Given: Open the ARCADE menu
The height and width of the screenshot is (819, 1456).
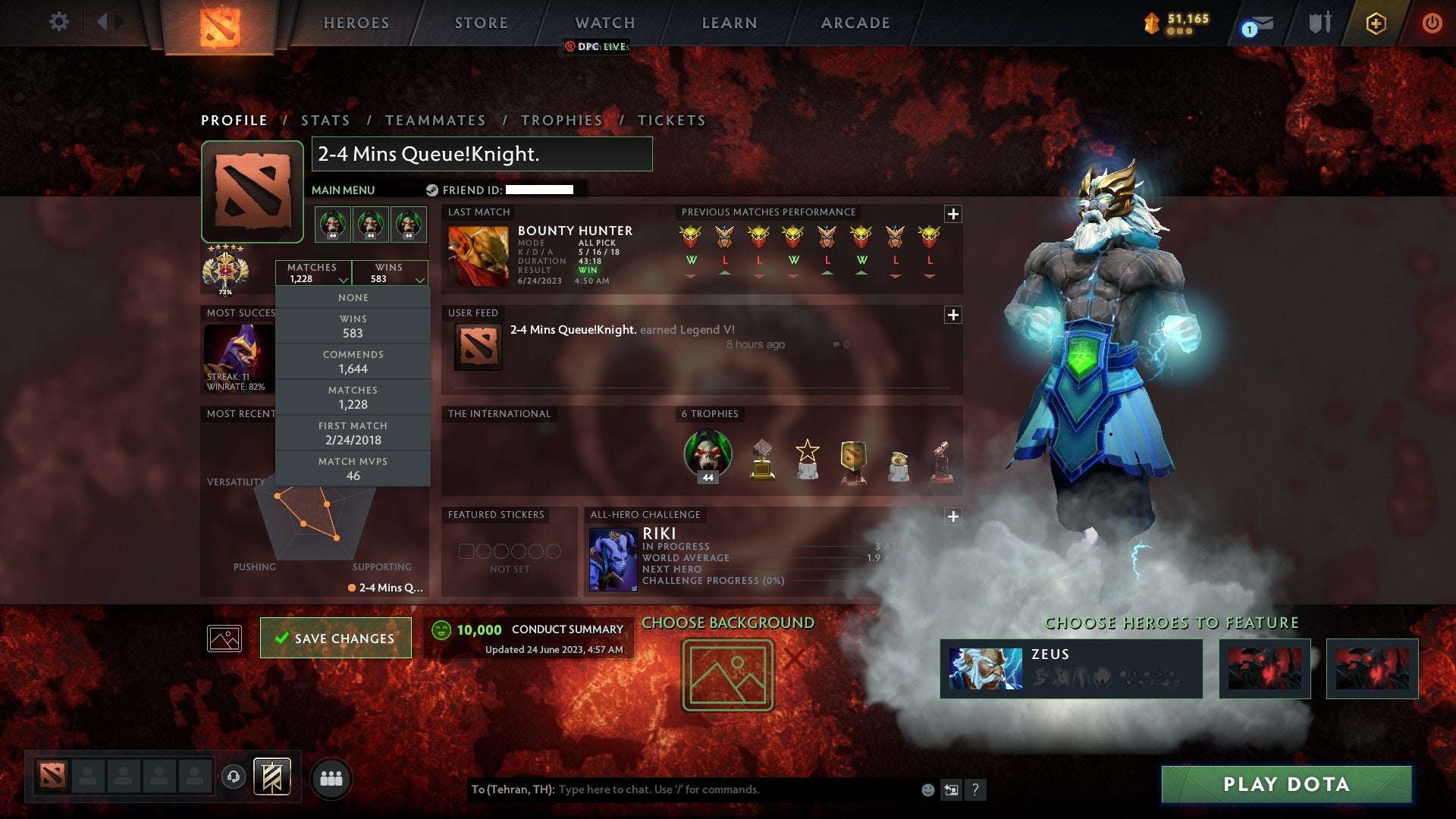Looking at the screenshot, I should click(x=854, y=23).
